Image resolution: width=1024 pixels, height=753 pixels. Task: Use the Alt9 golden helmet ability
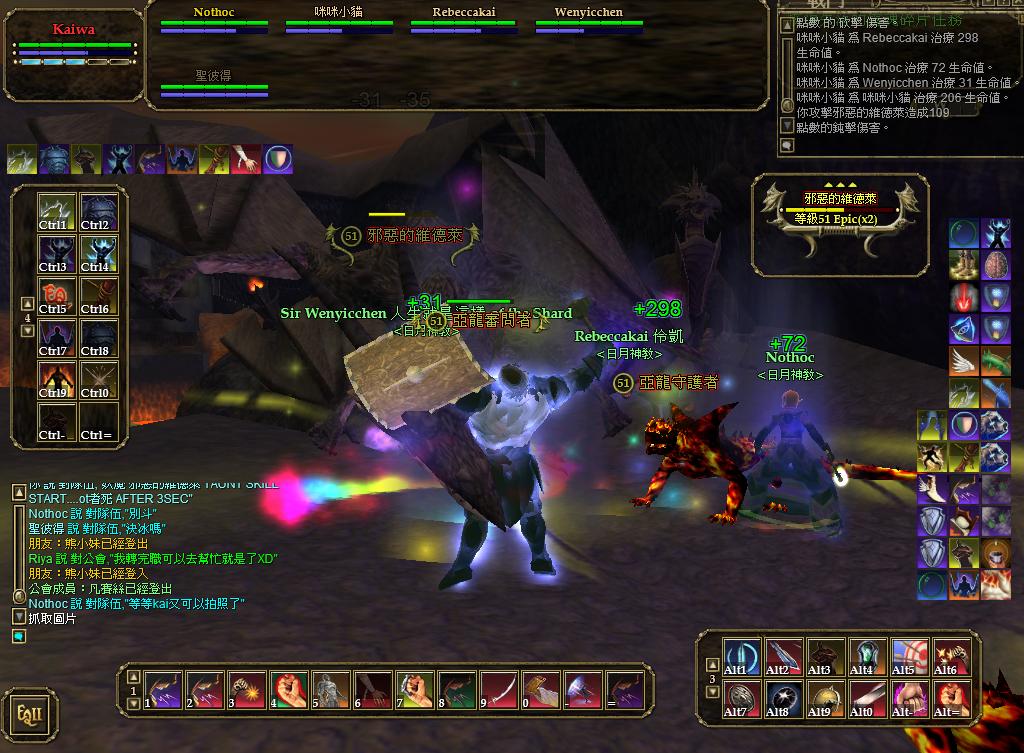click(x=825, y=699)
